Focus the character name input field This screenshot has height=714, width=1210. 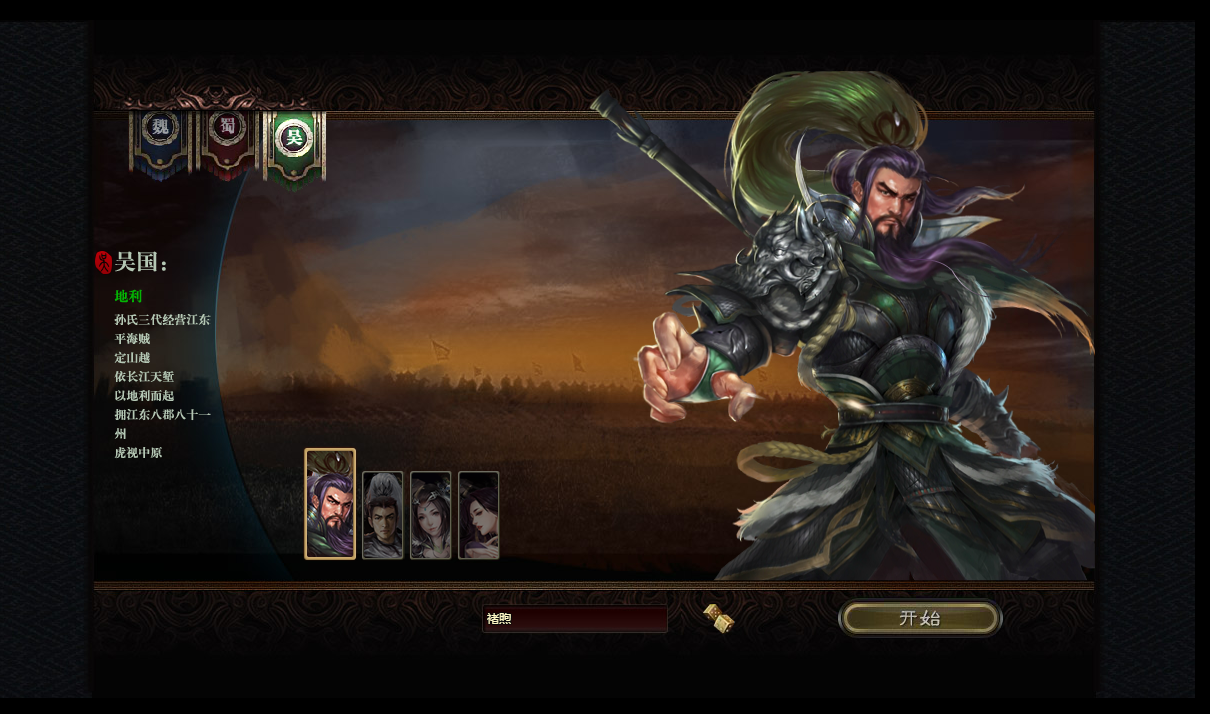tap(574, 619)
